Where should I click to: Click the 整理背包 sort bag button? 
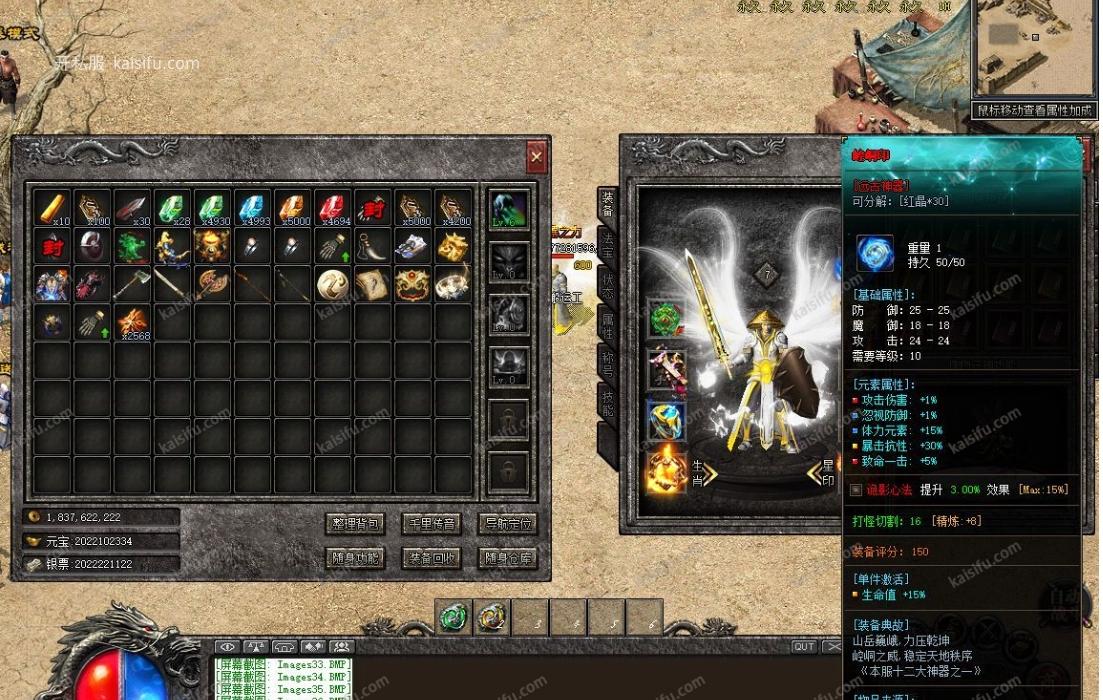tap(355, 524)
